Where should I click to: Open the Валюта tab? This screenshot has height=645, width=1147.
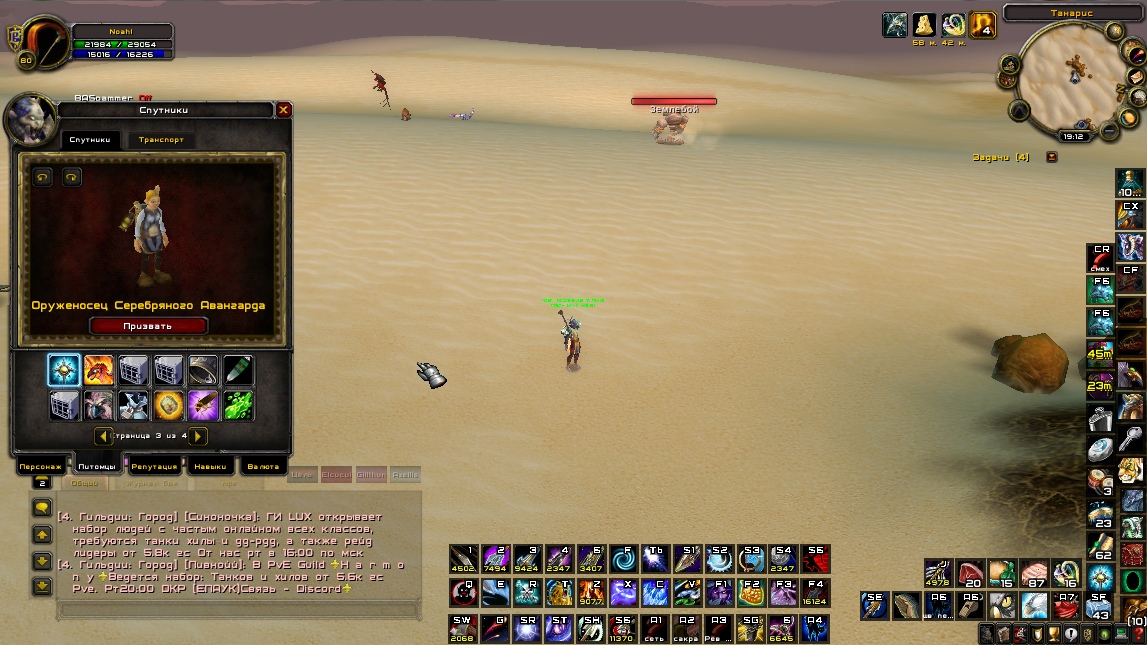click(x=262, y=466)
